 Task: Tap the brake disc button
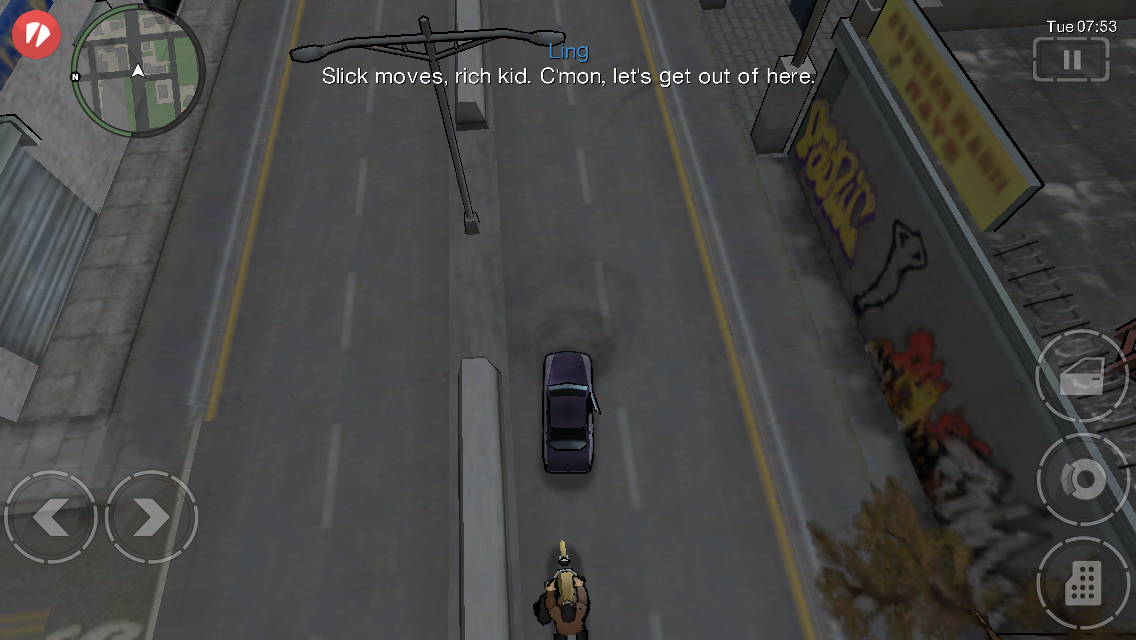1083,480
